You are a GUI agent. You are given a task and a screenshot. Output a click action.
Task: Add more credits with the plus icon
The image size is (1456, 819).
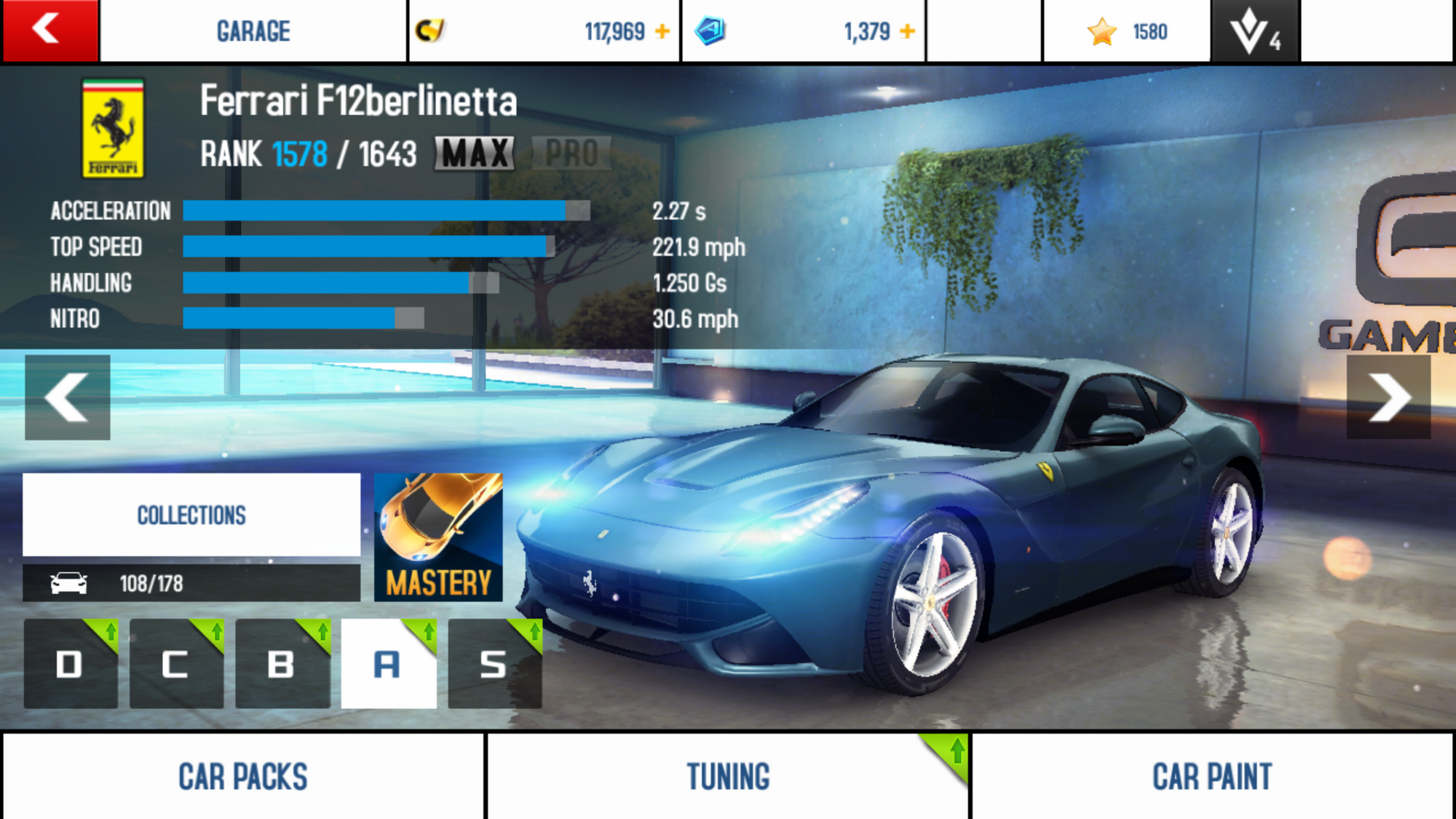(662, 31)
